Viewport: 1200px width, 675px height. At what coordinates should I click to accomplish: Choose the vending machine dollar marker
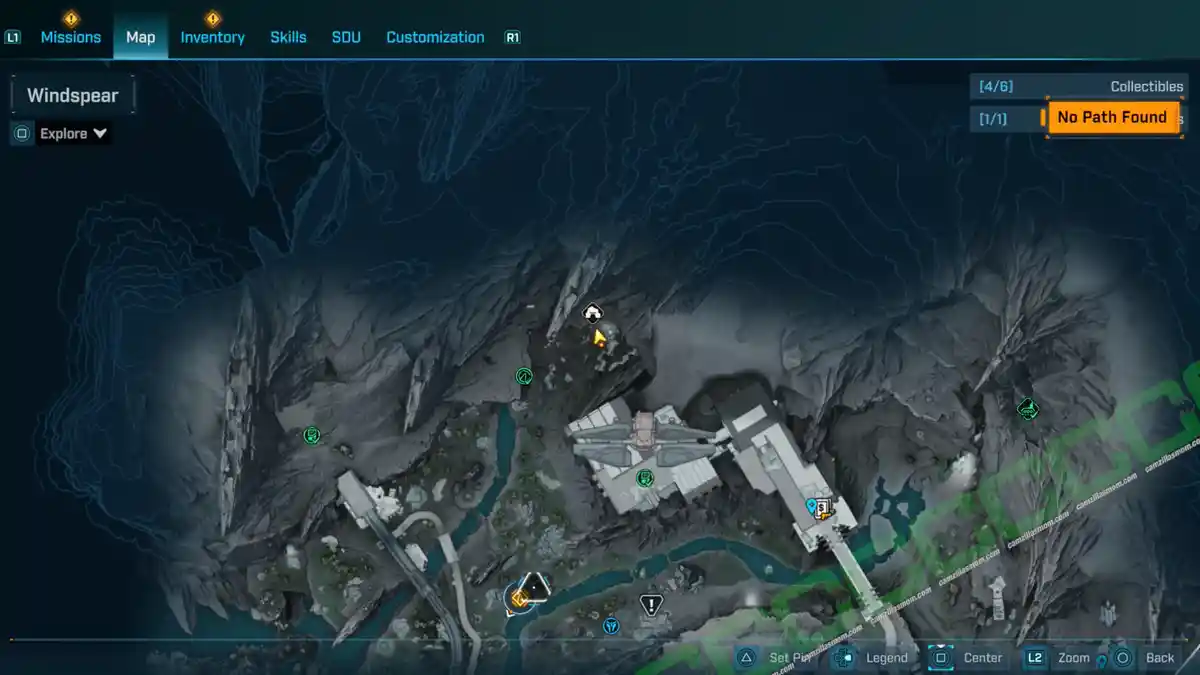coord(823,508)
